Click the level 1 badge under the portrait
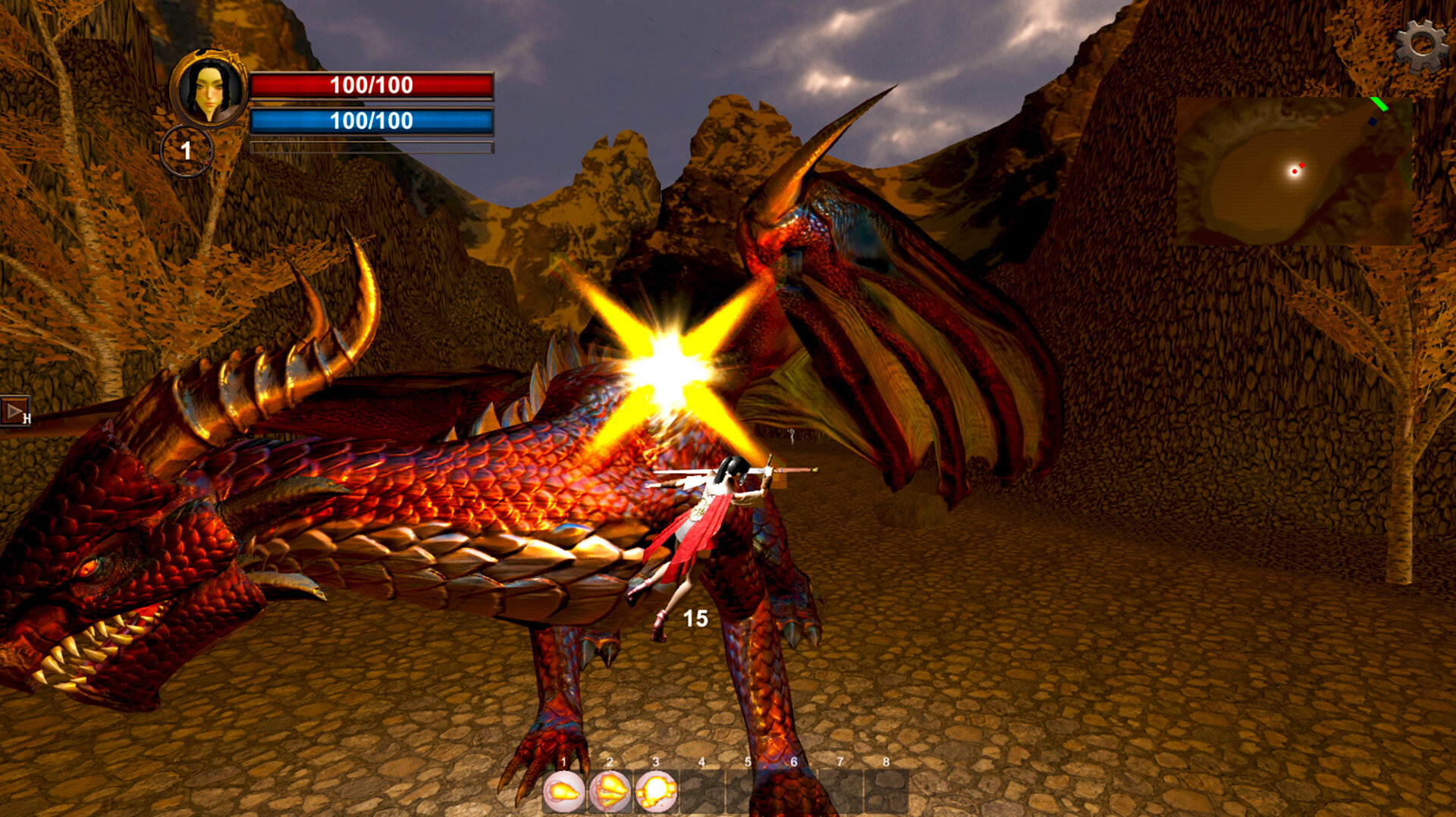Image resolution: width=1456 pixels, height=817 pixels. pos(186,150)
